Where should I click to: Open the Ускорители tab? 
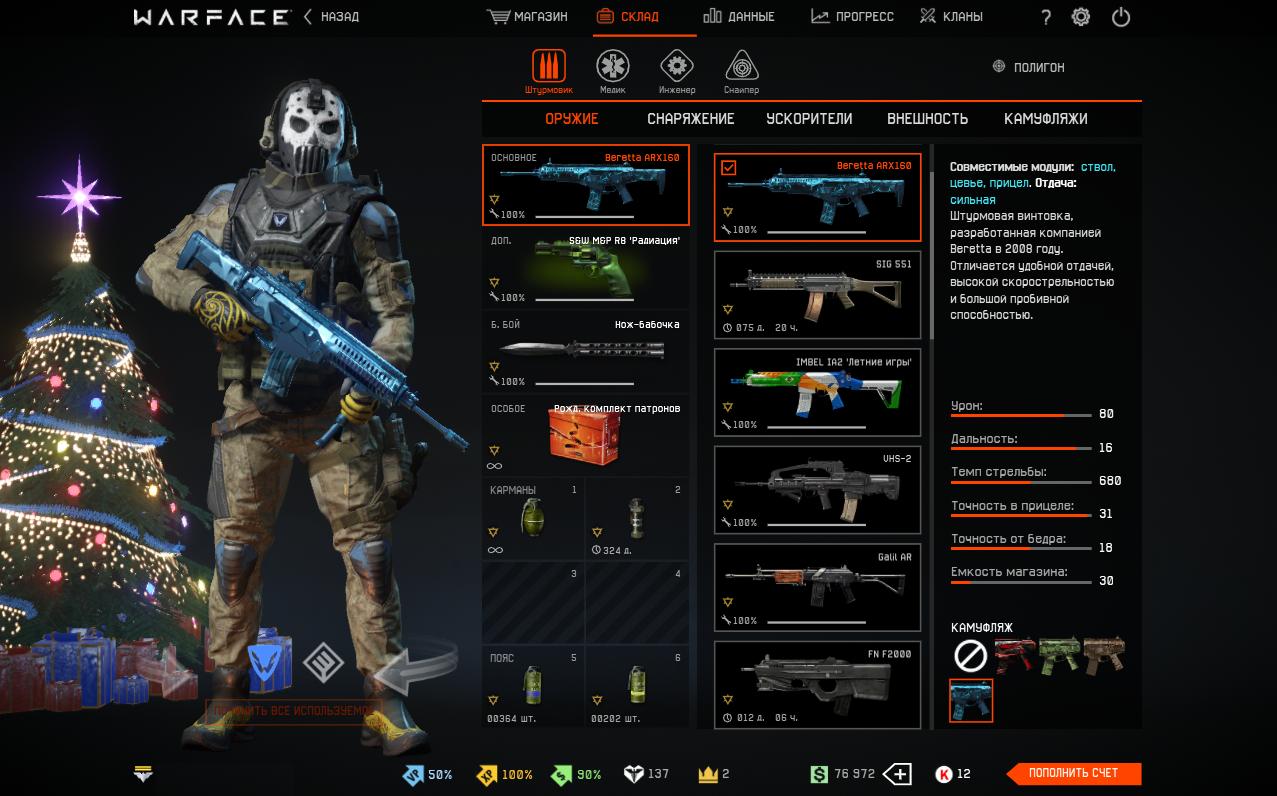click(x=809, y=119)
